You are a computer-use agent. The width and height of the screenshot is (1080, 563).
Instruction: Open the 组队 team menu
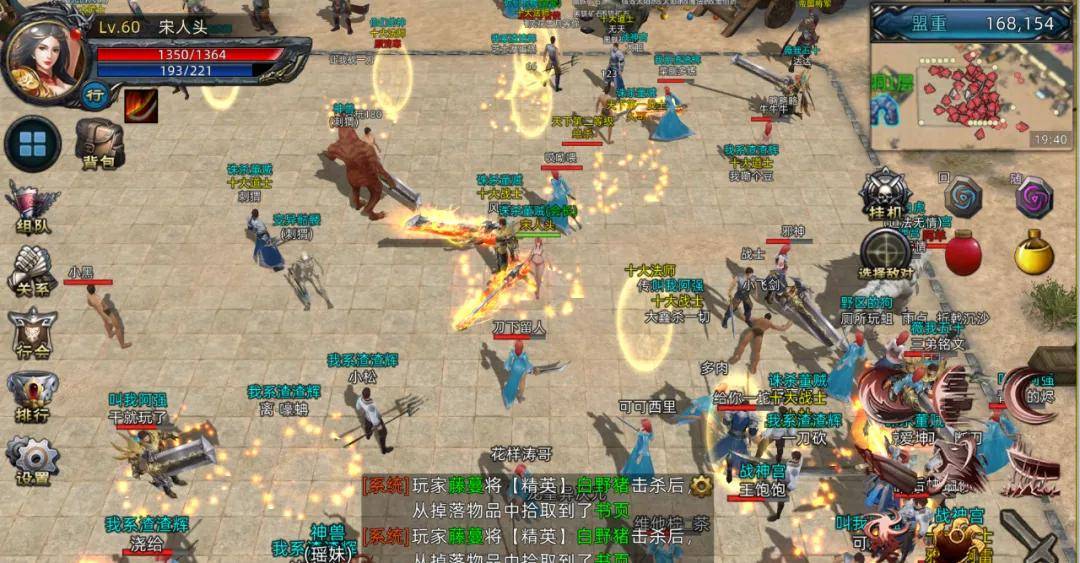(x=33, y=208)
